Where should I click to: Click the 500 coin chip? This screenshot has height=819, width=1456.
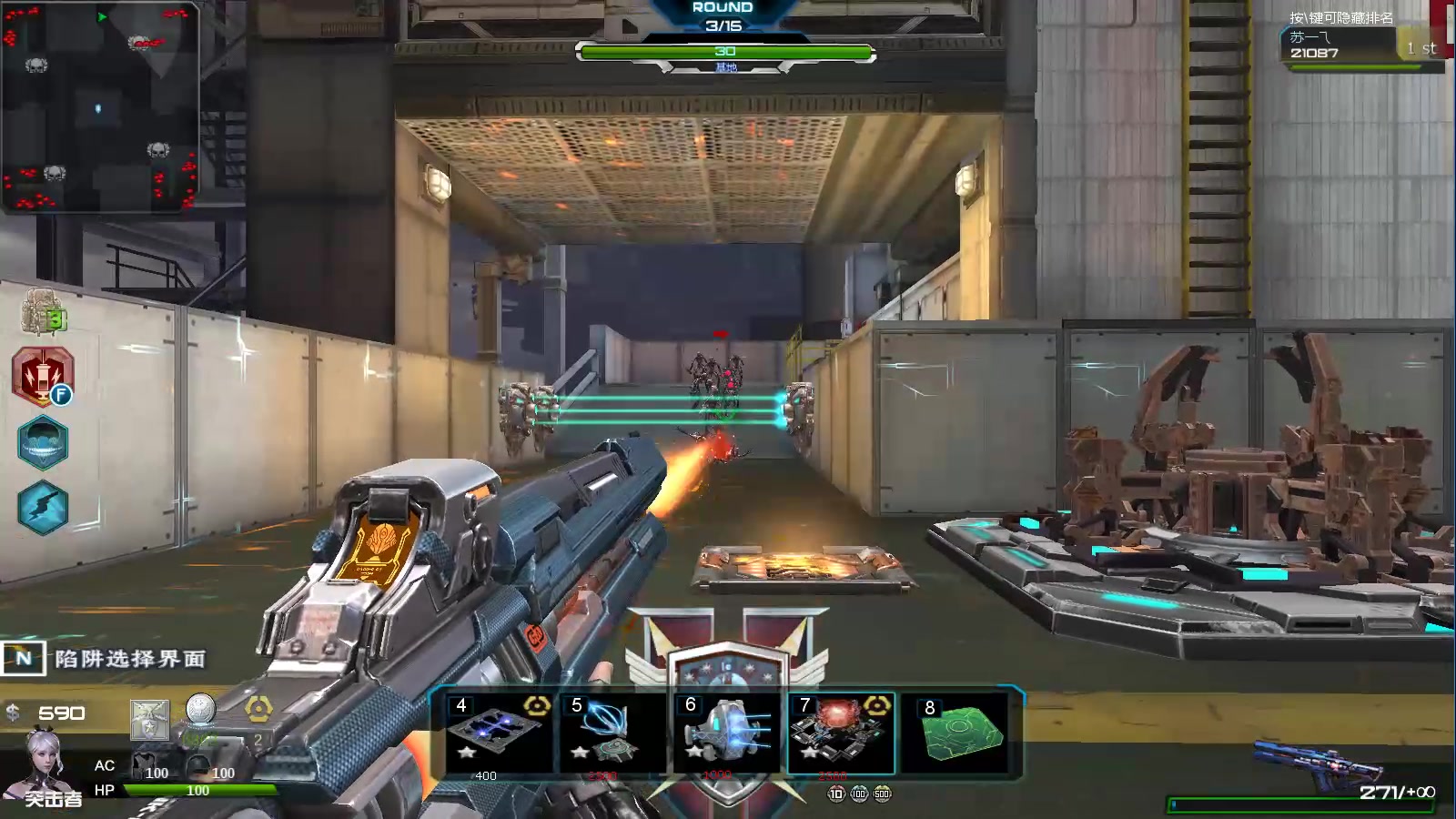coord(882,794)
